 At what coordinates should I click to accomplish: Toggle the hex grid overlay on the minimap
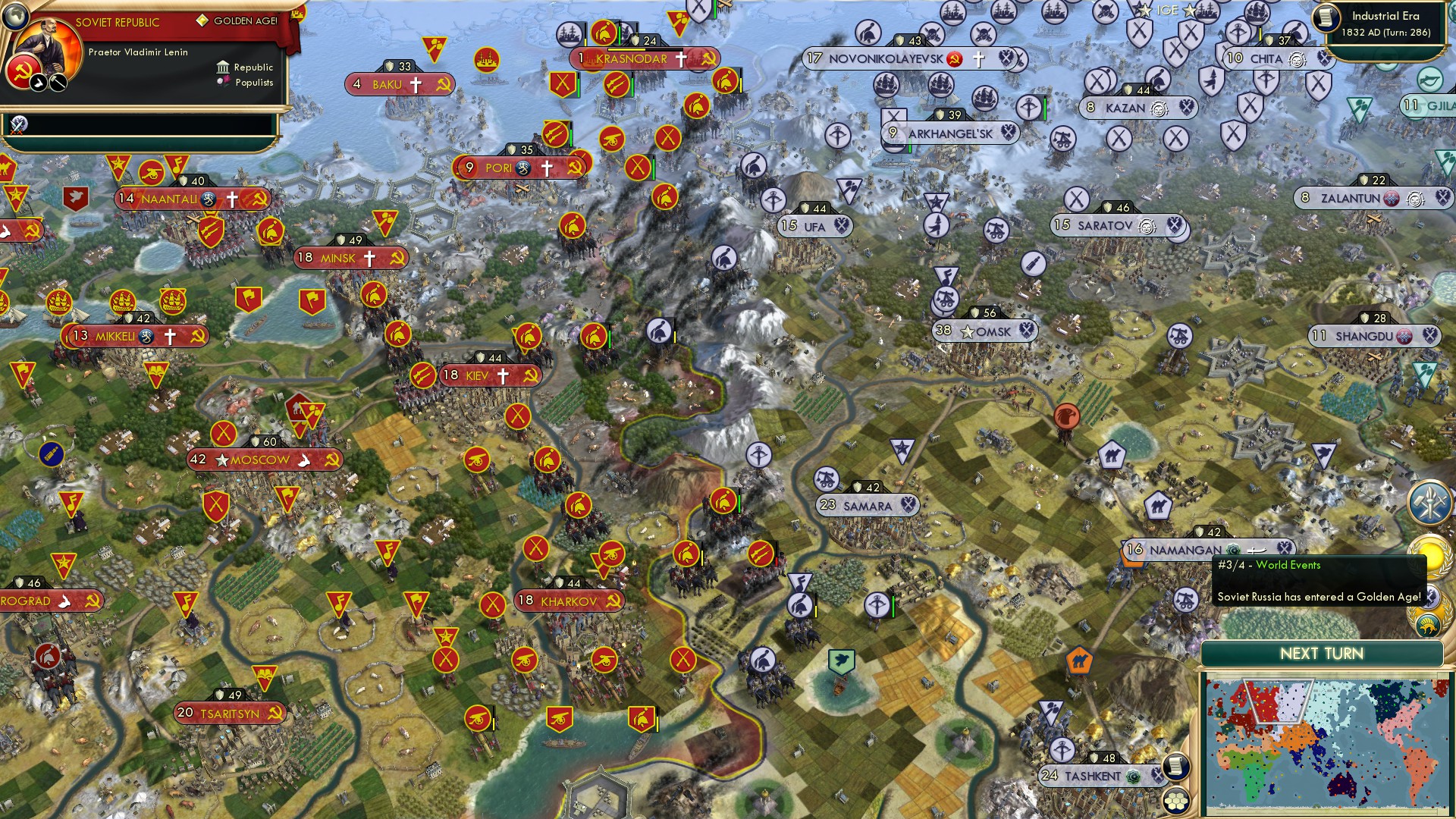(x=1177, y=802)
